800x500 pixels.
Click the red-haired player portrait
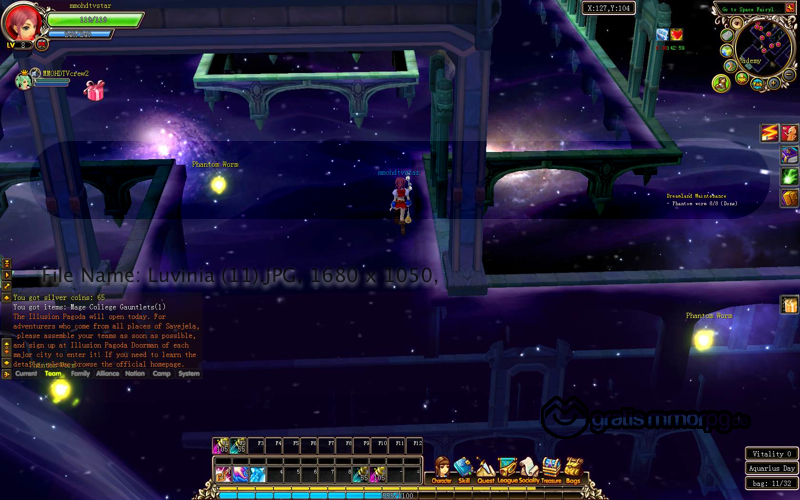[22, 23]
